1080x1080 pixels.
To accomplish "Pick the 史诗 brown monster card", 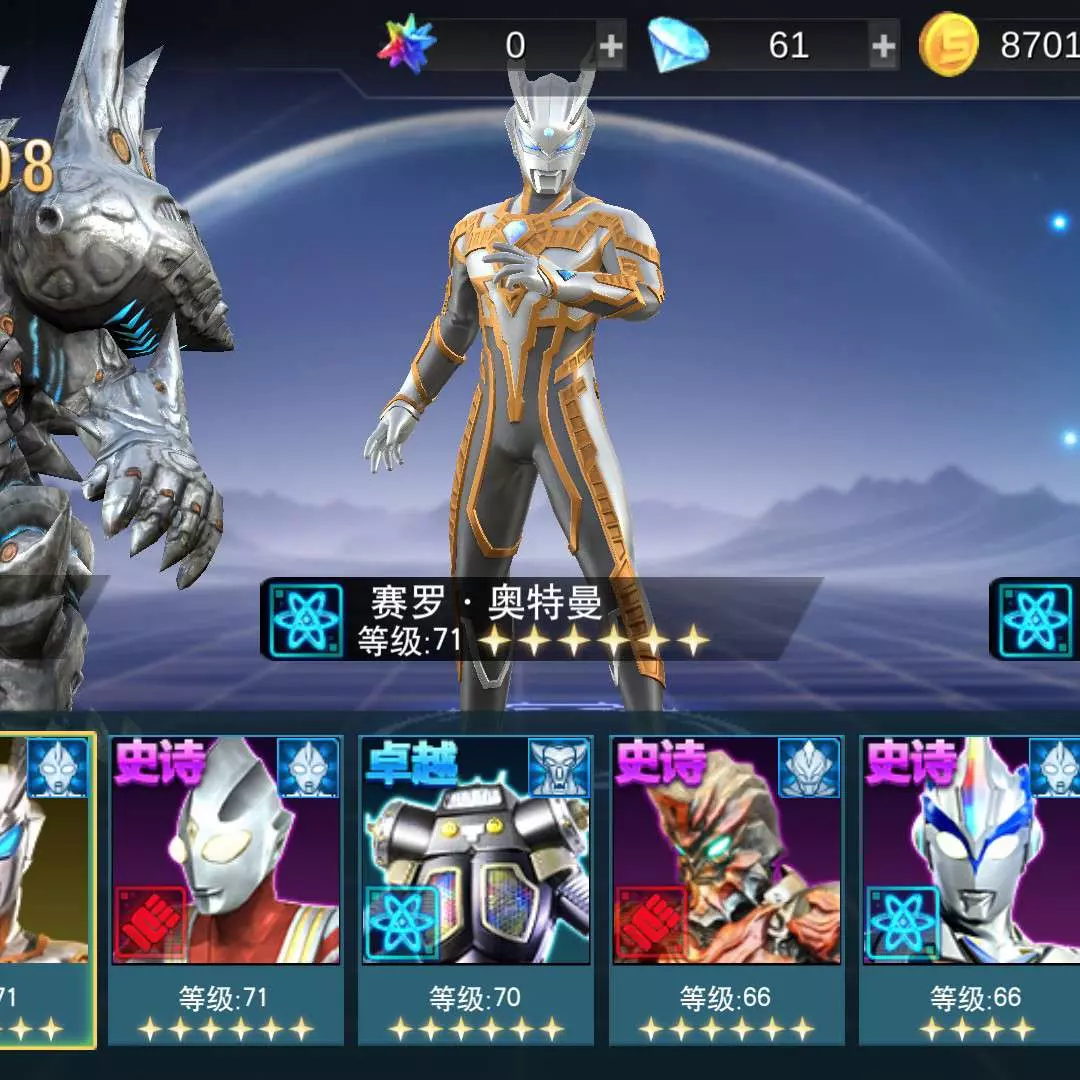I will [x=727, y=890].
